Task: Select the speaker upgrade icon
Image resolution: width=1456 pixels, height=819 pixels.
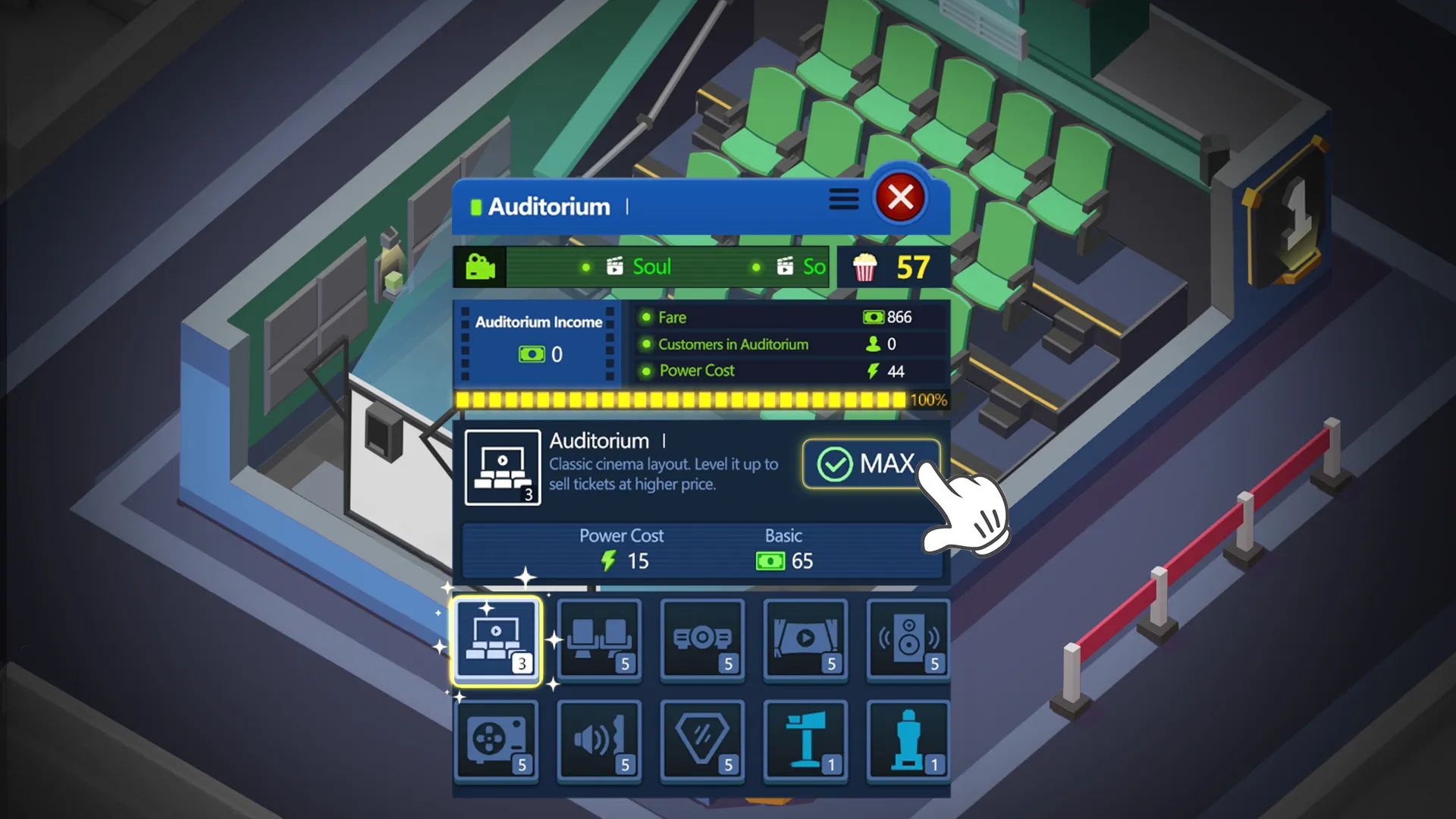Action: point(908,641)
